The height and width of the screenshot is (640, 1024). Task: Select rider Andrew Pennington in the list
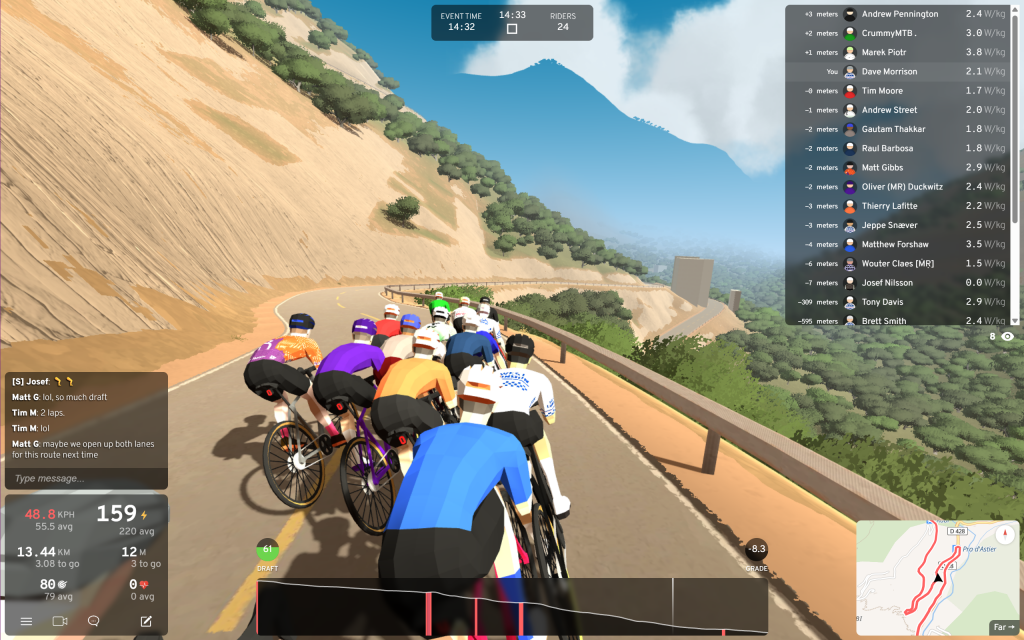pos(899,14)
